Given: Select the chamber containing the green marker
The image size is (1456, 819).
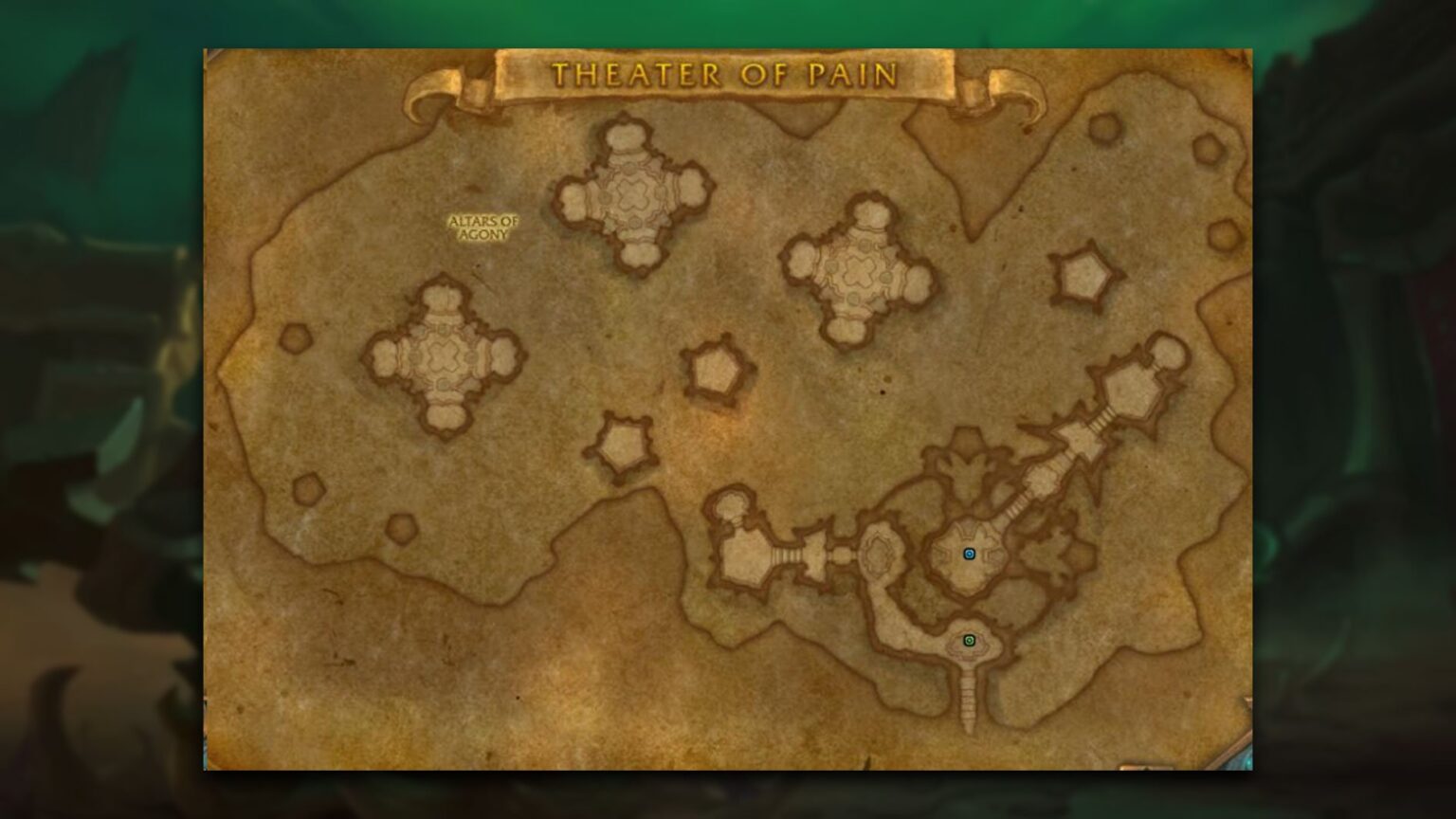Looking at the screenshot, I should pyautogui.click(x=969, y=640).
